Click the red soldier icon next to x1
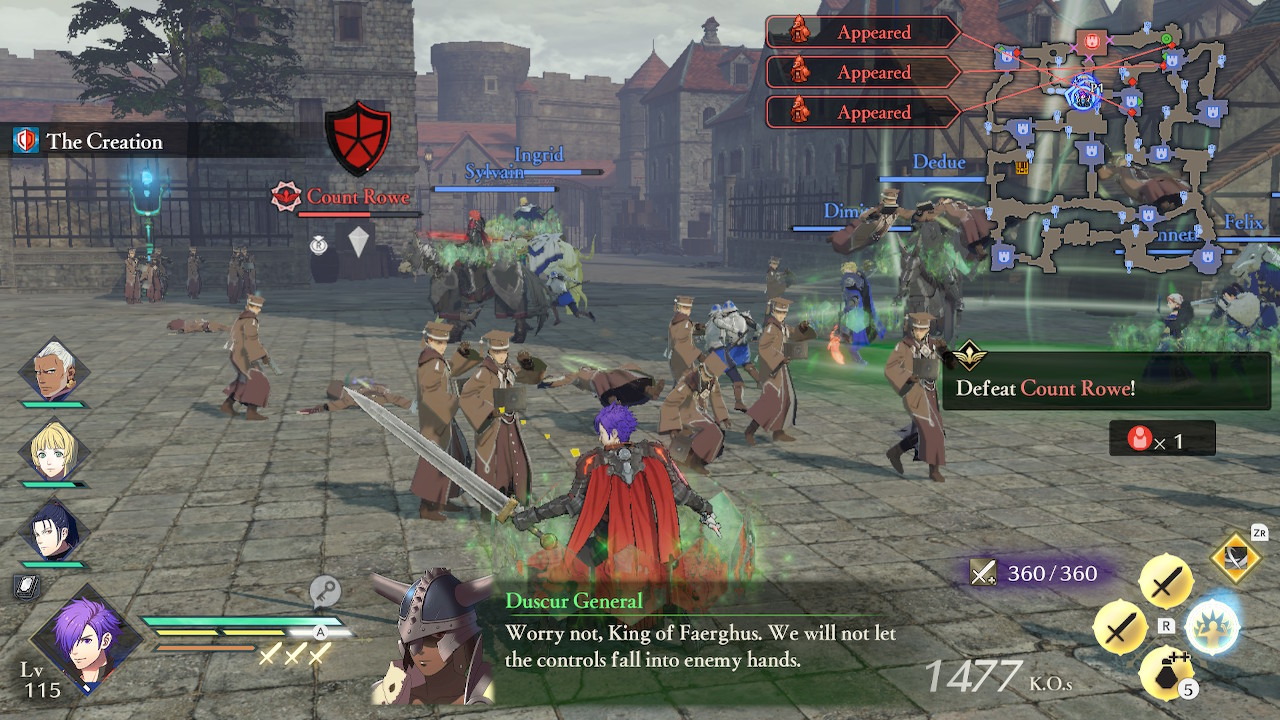1280x720 pixels. coord(1138,437)
